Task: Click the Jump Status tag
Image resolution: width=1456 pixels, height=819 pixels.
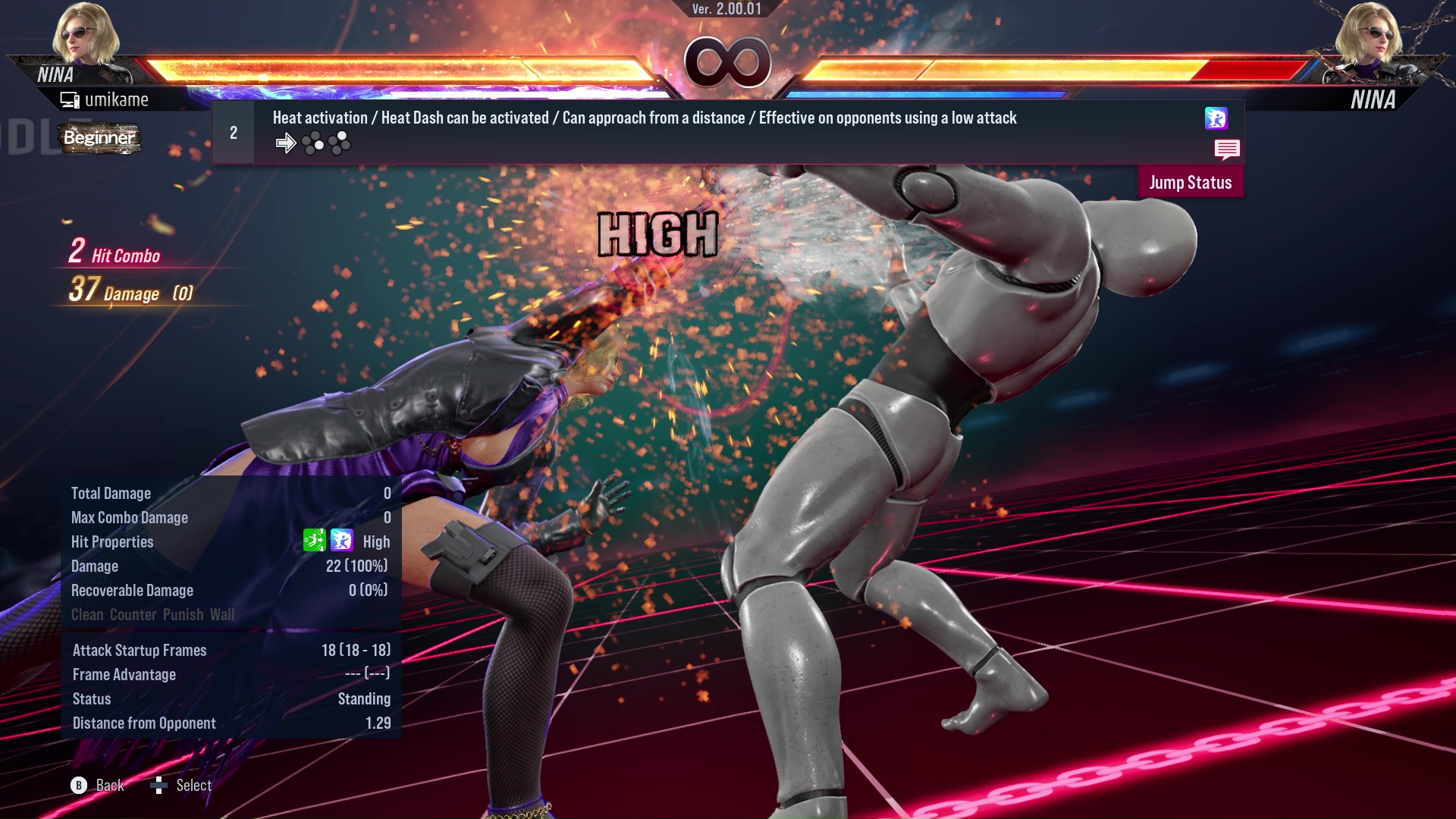Action: pyautogui.click(x=1190, y=183)
